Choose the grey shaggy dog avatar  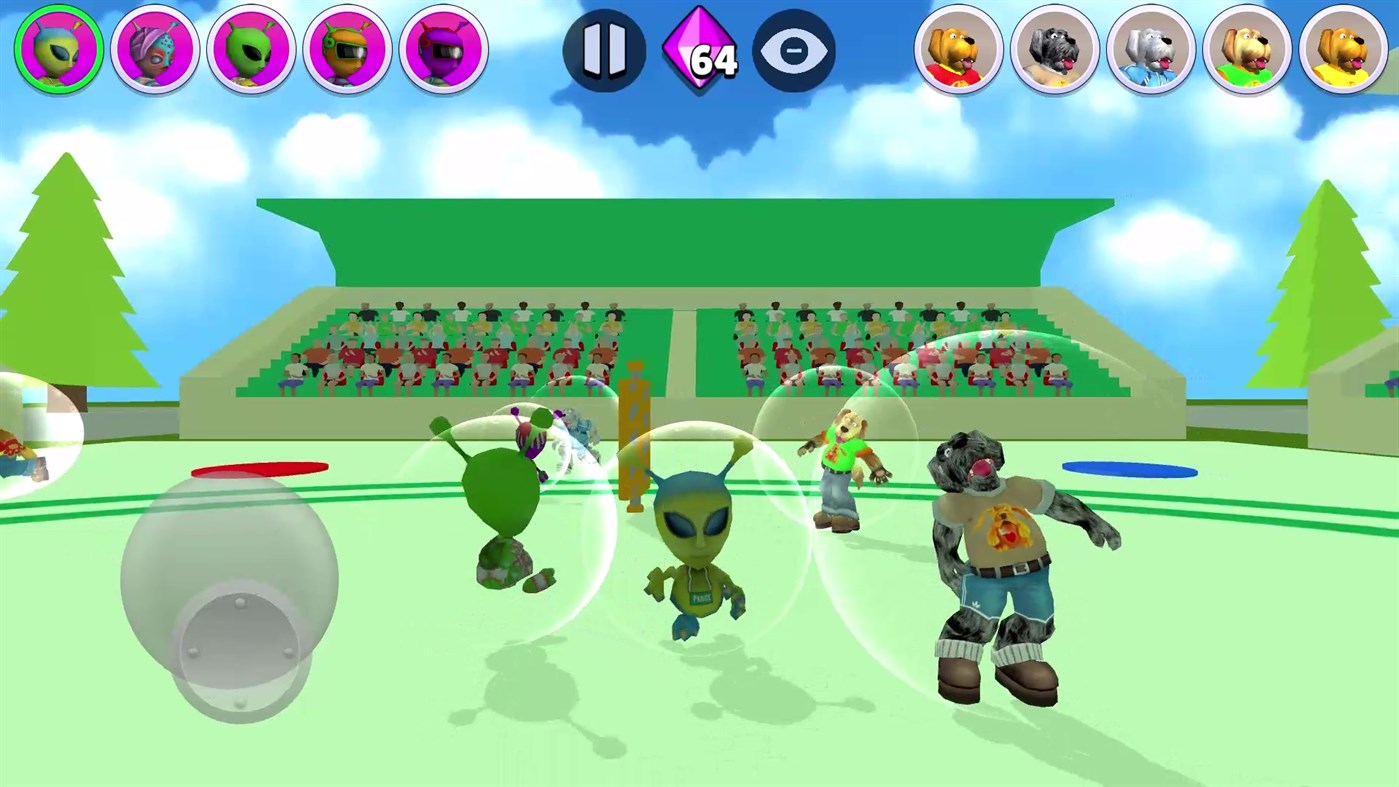click(1054, 48)
